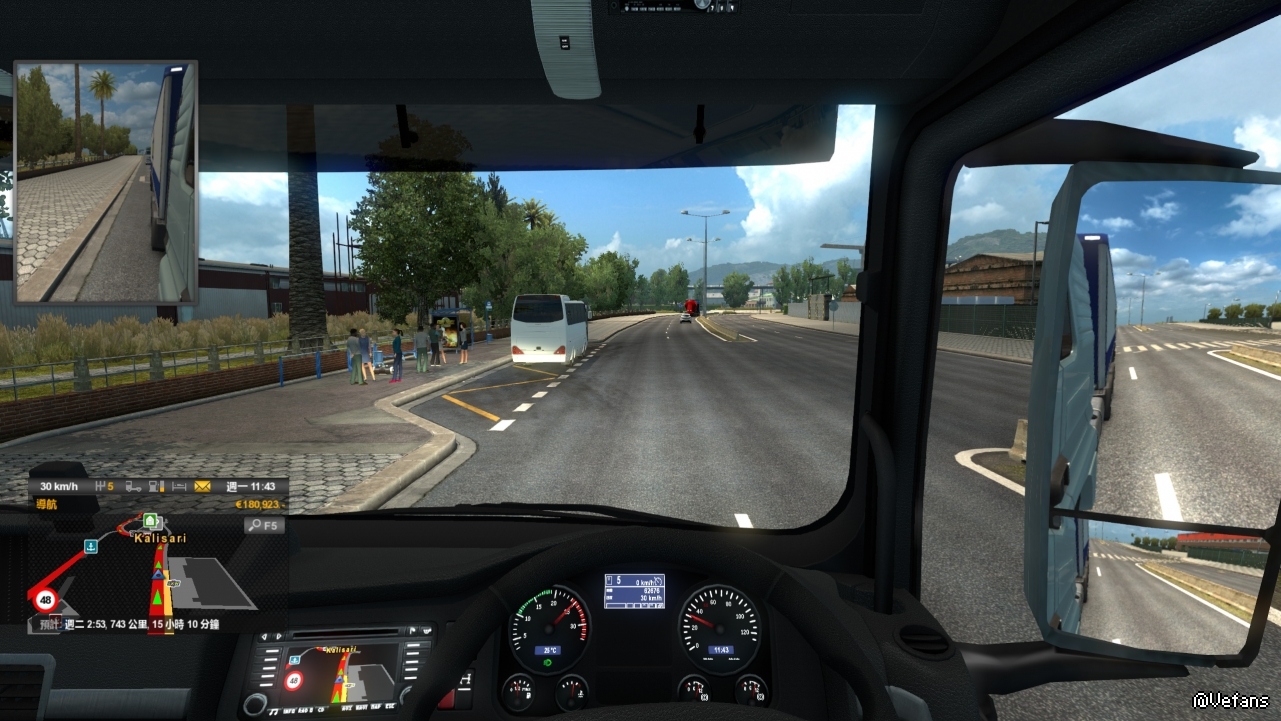Click the green home garage map marker
The image size is (1281, 721).
(151, 521)
